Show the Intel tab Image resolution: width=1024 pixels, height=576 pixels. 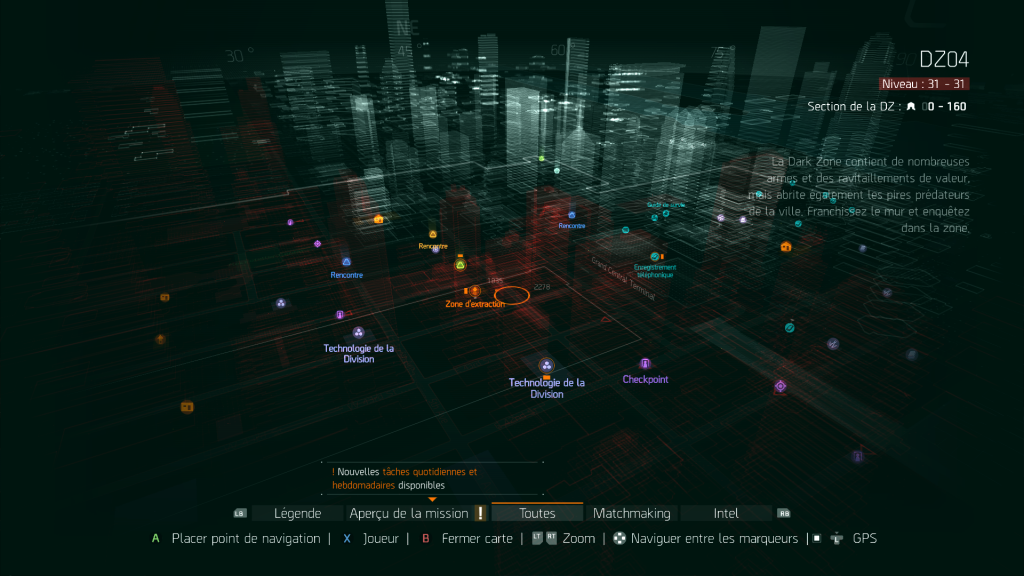coord(726,513)
